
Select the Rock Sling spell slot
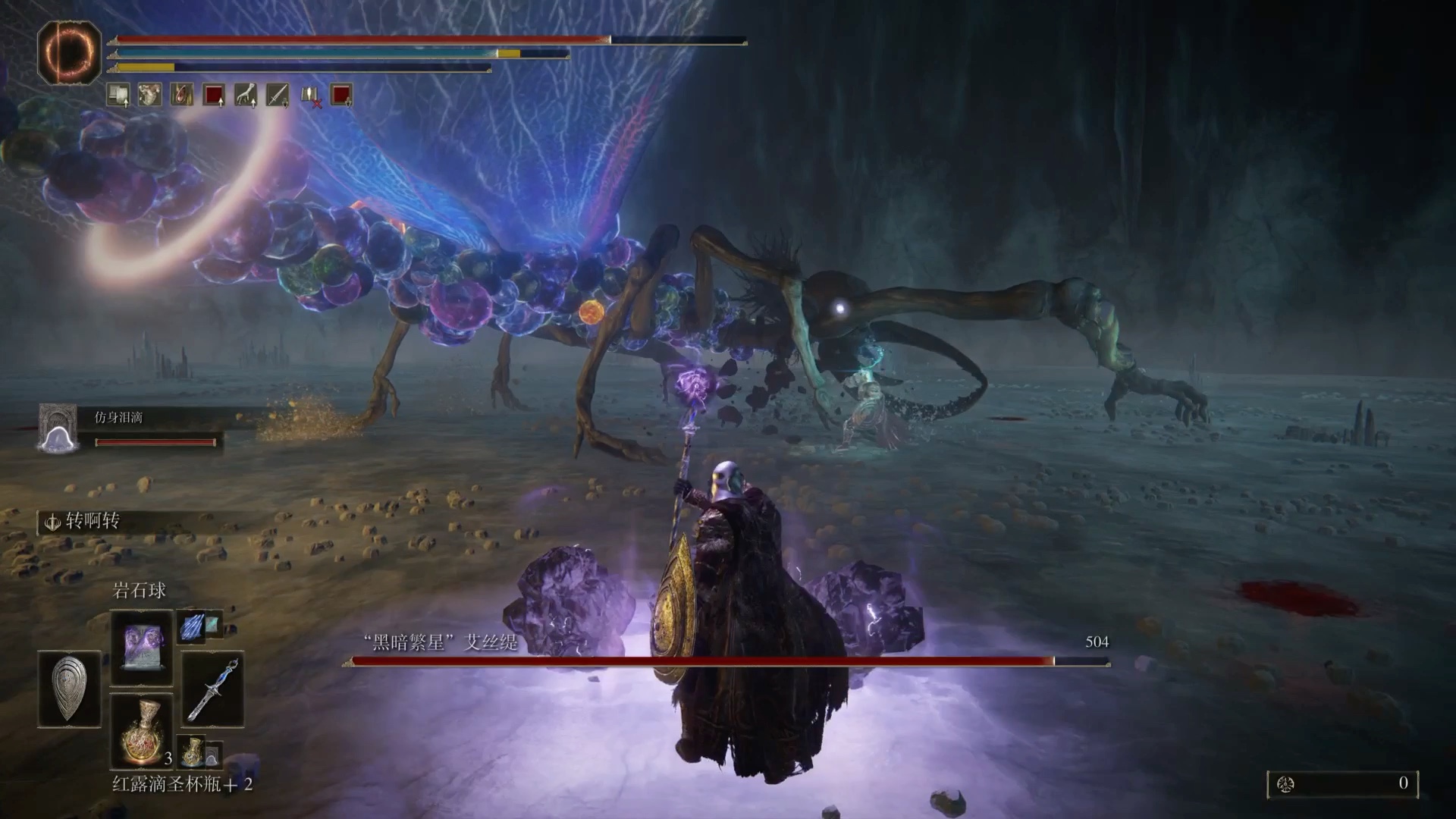[142, 646]
